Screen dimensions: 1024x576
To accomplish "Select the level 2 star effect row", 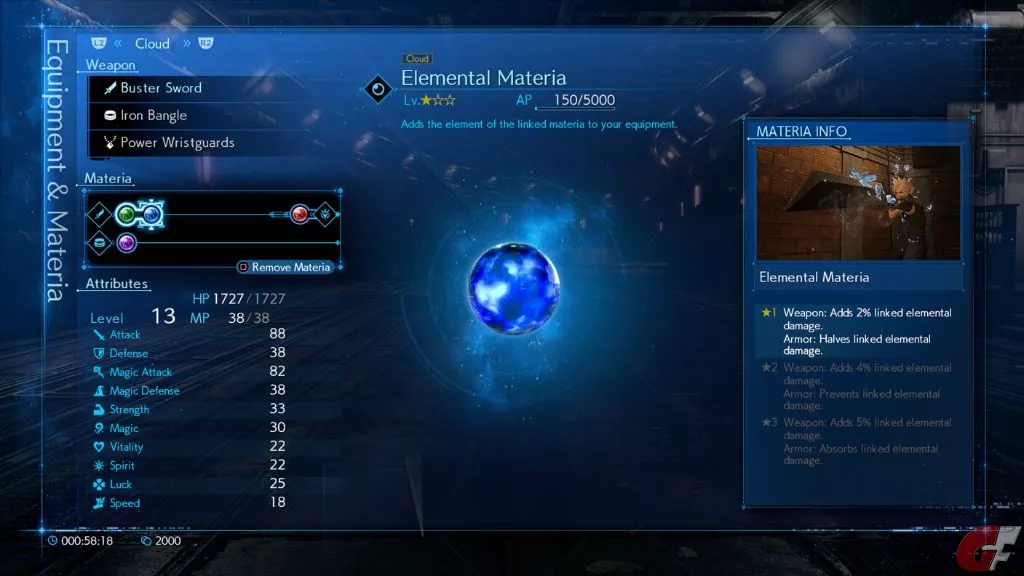I will coord(858,387).
